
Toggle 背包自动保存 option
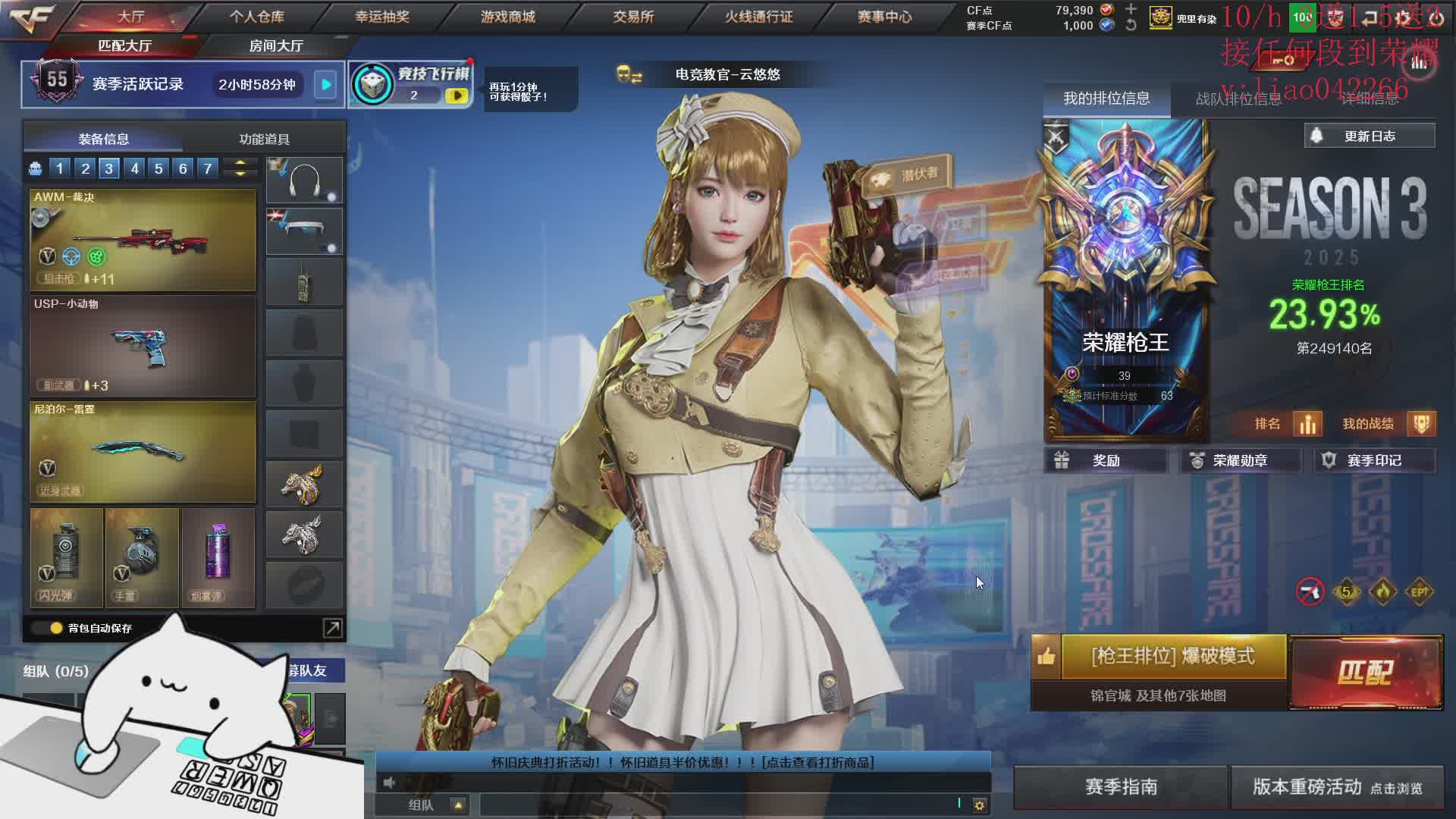(57, 628)
